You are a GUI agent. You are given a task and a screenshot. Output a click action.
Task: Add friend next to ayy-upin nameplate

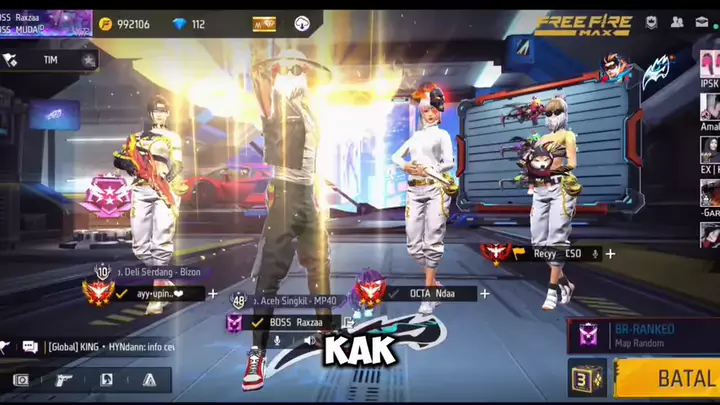tap(213, 294)
